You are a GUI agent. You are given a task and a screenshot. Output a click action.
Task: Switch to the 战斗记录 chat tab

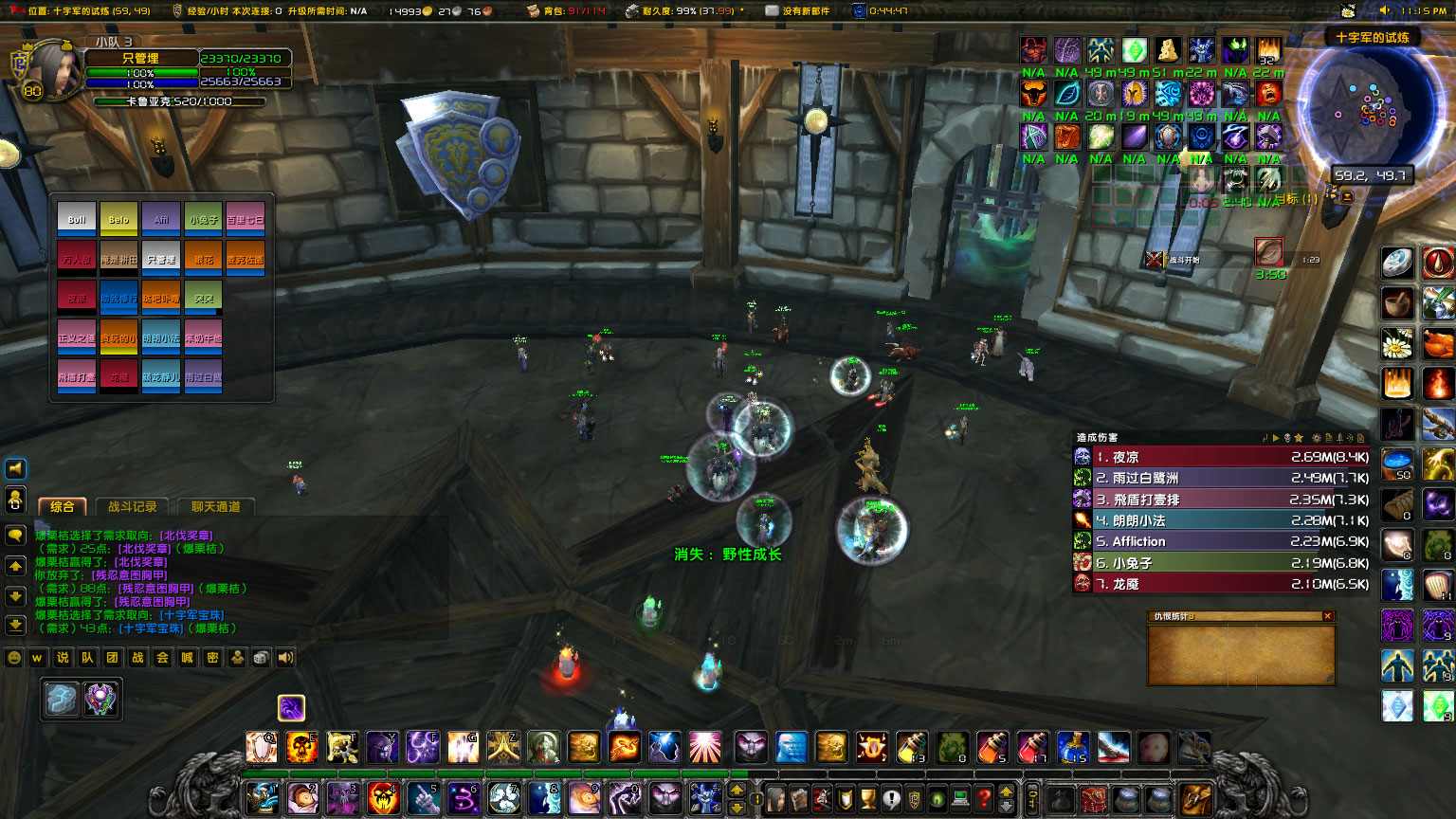[x=133, y=506]
